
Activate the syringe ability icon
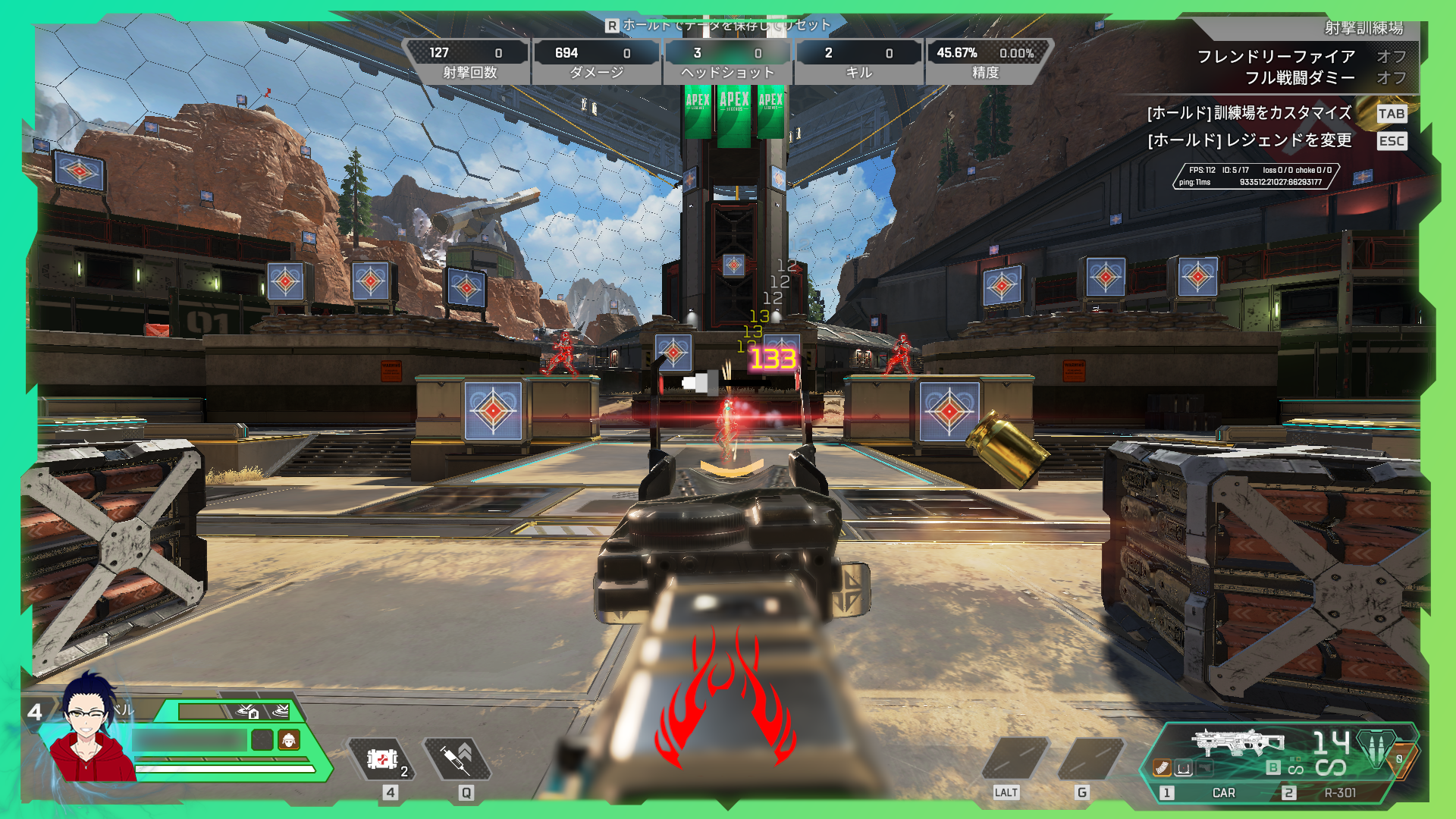click(457, 759)
